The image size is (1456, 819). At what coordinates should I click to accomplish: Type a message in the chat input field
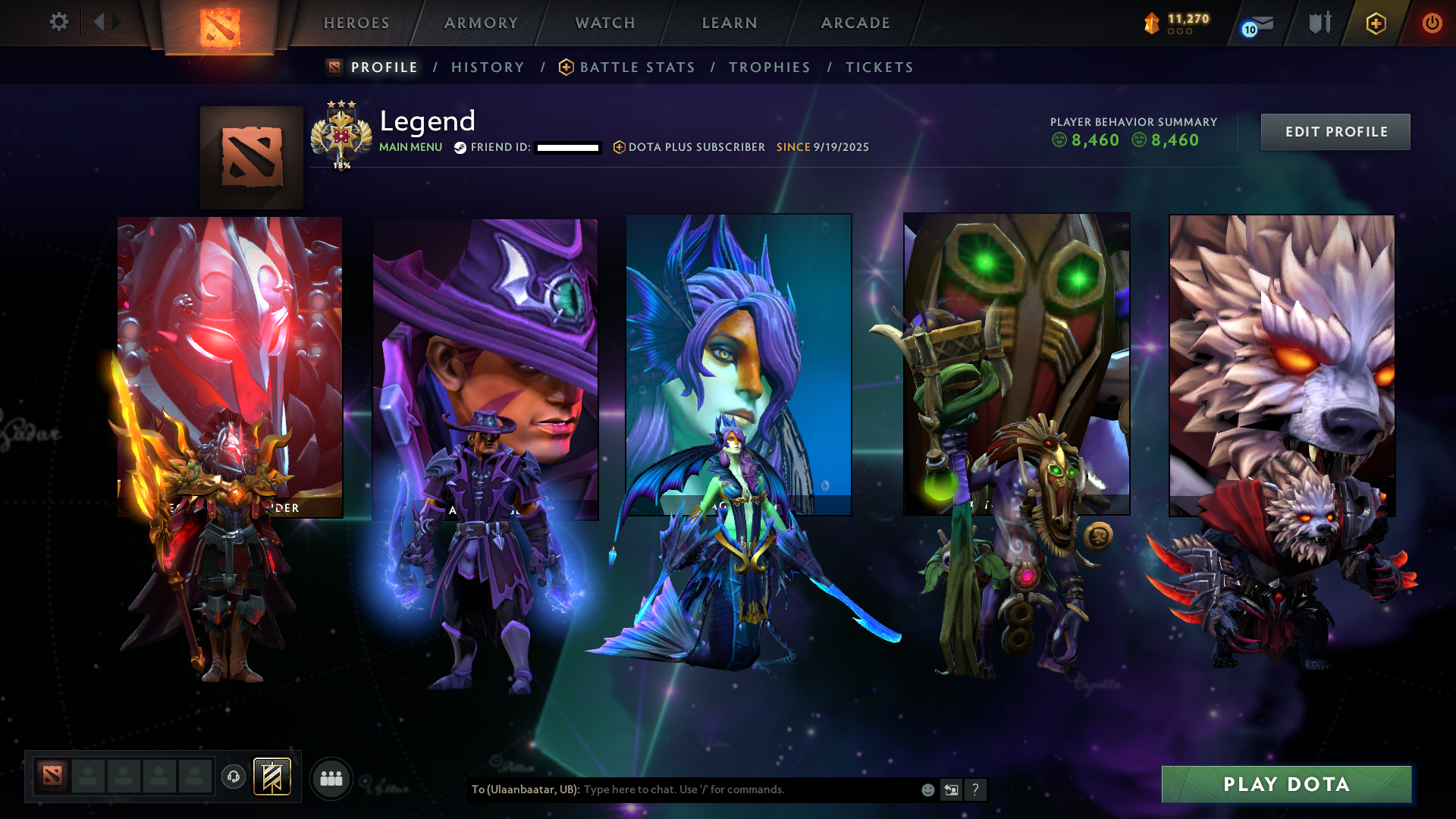click(720, 789)
